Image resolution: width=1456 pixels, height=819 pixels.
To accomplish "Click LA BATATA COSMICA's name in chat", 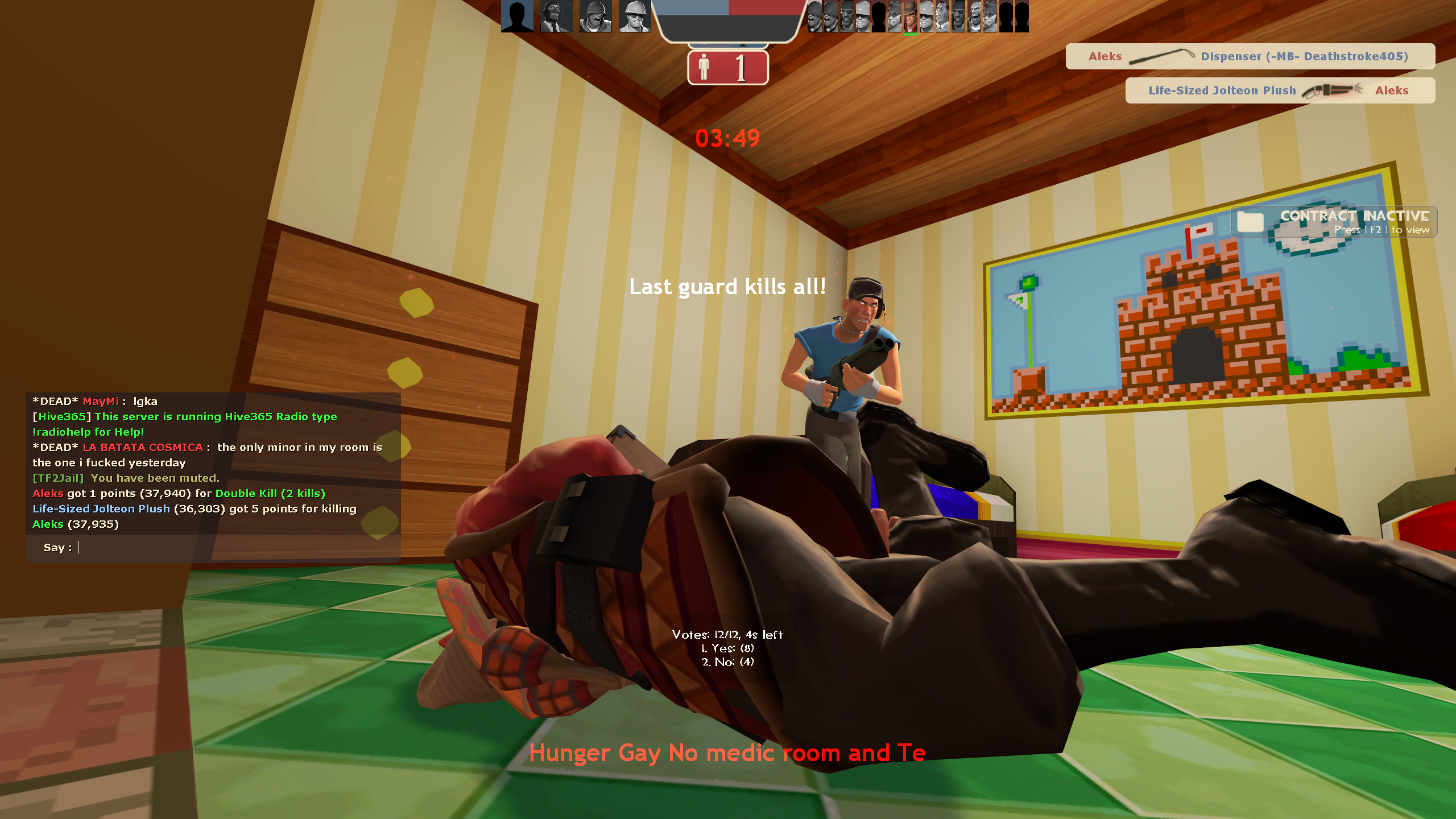I will [x=143, y=448].
